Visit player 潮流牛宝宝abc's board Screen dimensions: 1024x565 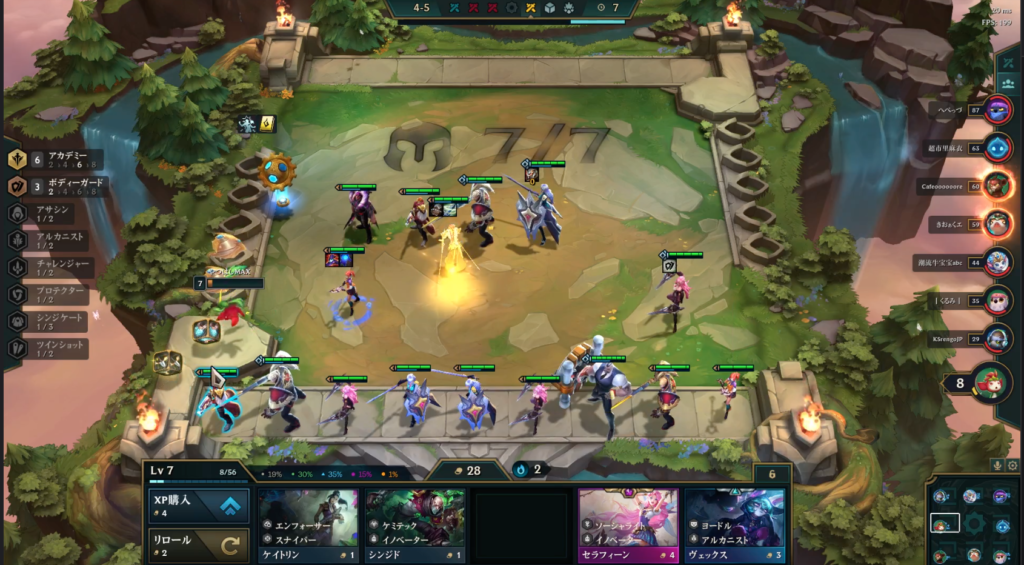[997, 262]
